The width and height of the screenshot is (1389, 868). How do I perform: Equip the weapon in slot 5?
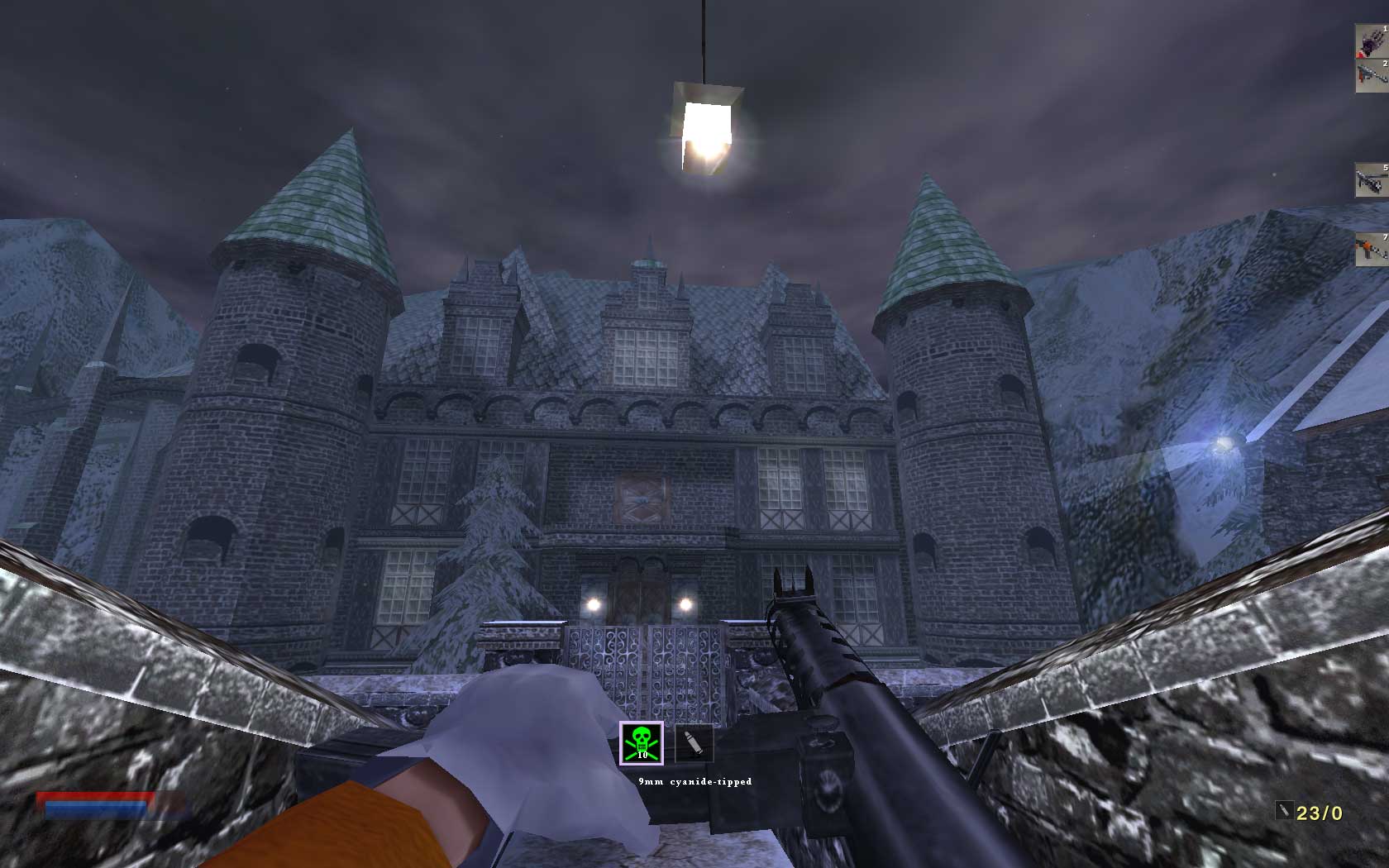1371,179
